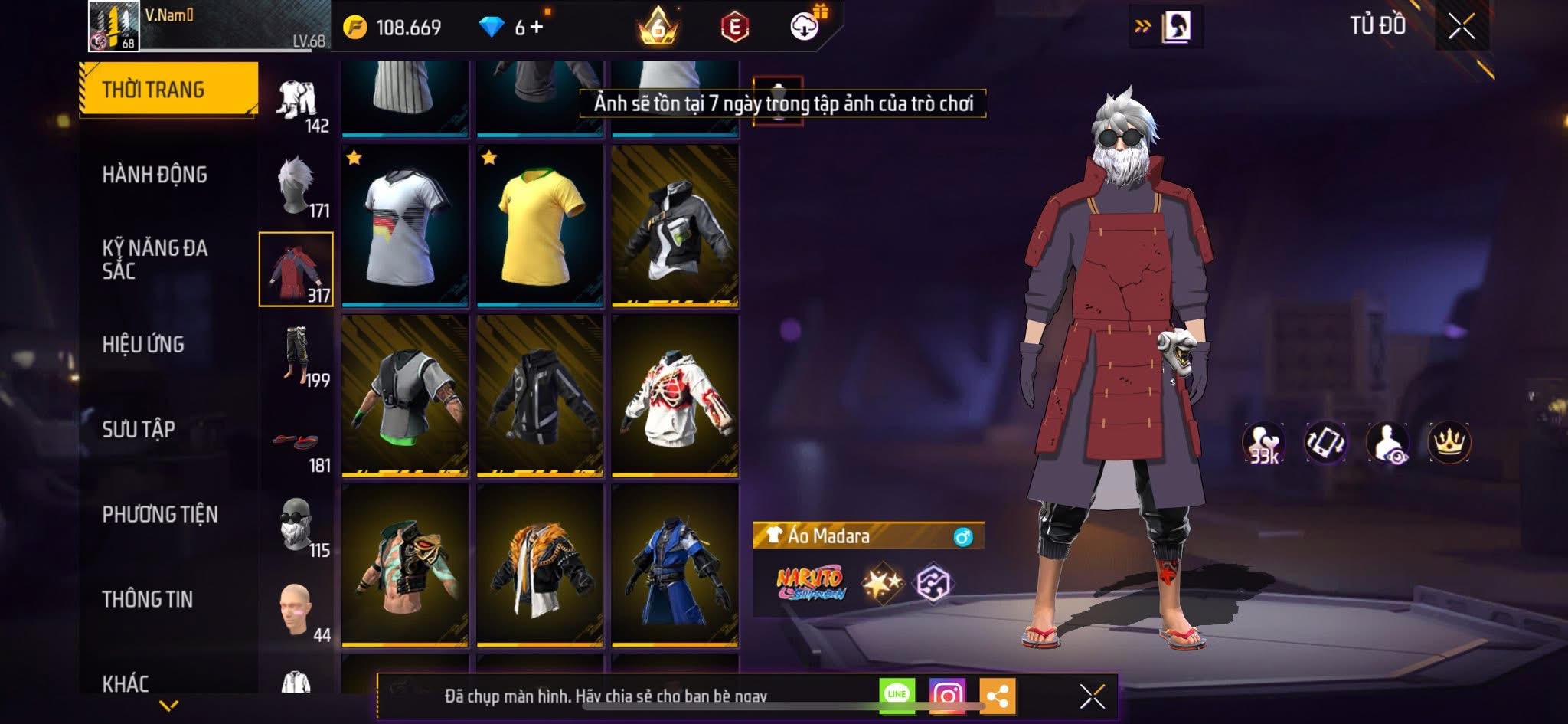
Task: Dismiss the screenshot share banner
Action: pyautogui.click(x=1092, y=696)
